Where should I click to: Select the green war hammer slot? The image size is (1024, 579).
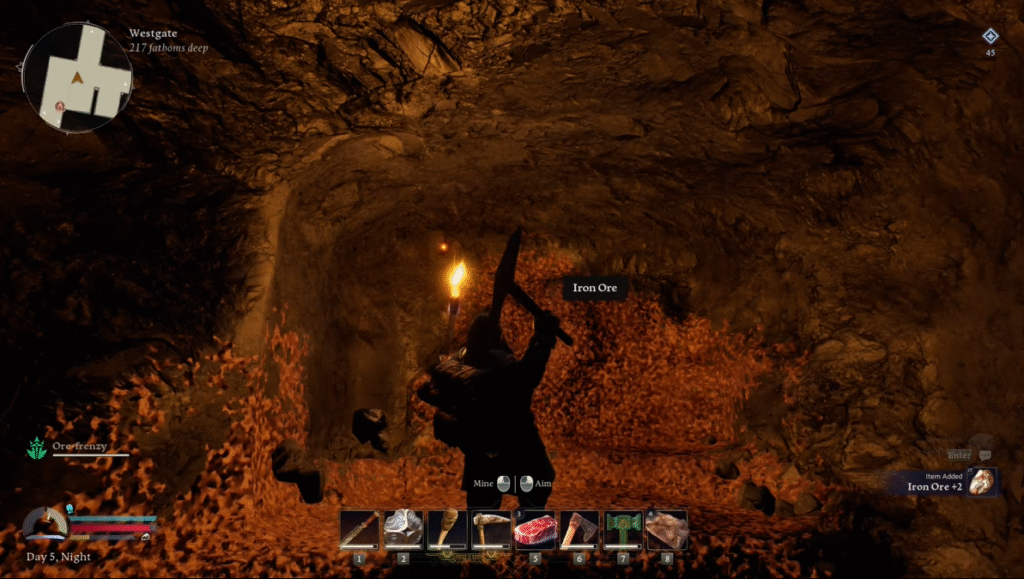point(623,530)
